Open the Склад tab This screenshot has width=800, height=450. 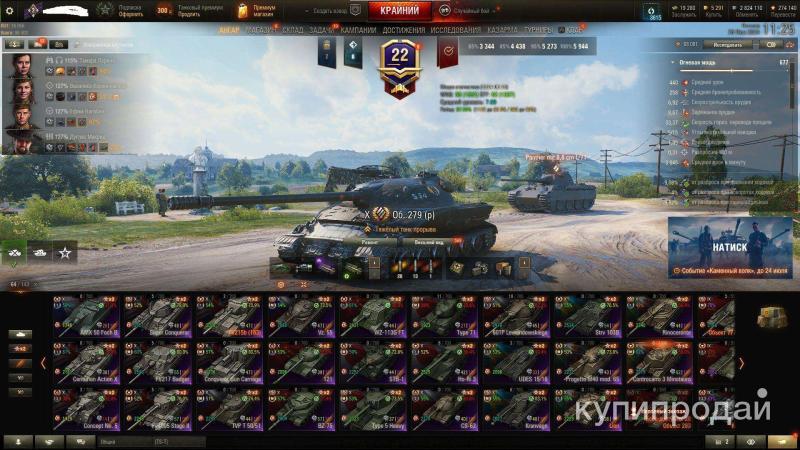[293, 31]
